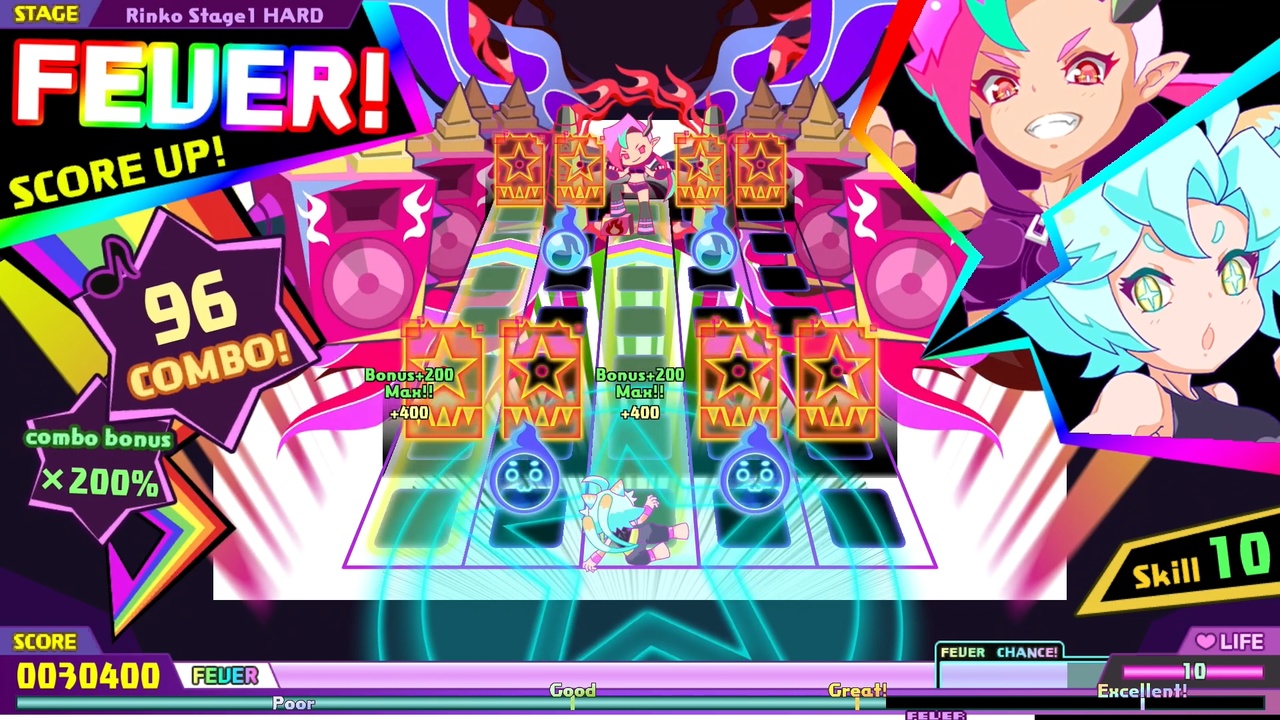This screenshot has width=1280, height=720.
Task: Toggle the FEVER mode indicator
Action: (x=226, y=676)
